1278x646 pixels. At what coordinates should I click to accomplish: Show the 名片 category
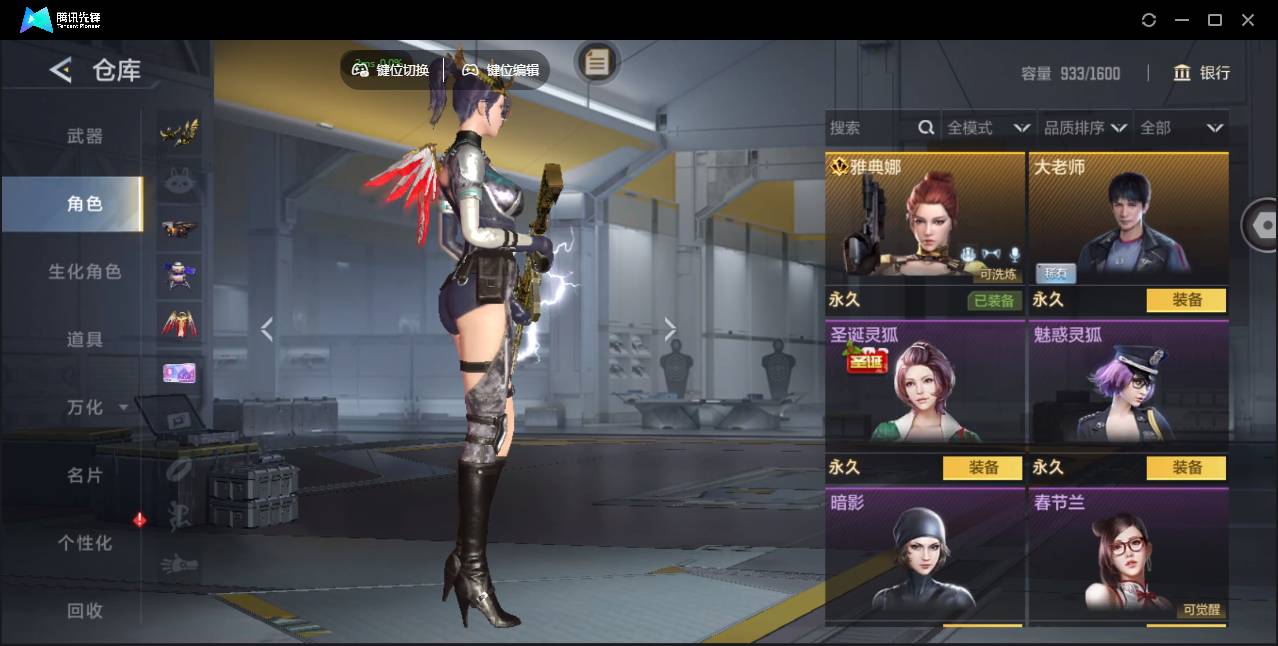pos(85,475)
